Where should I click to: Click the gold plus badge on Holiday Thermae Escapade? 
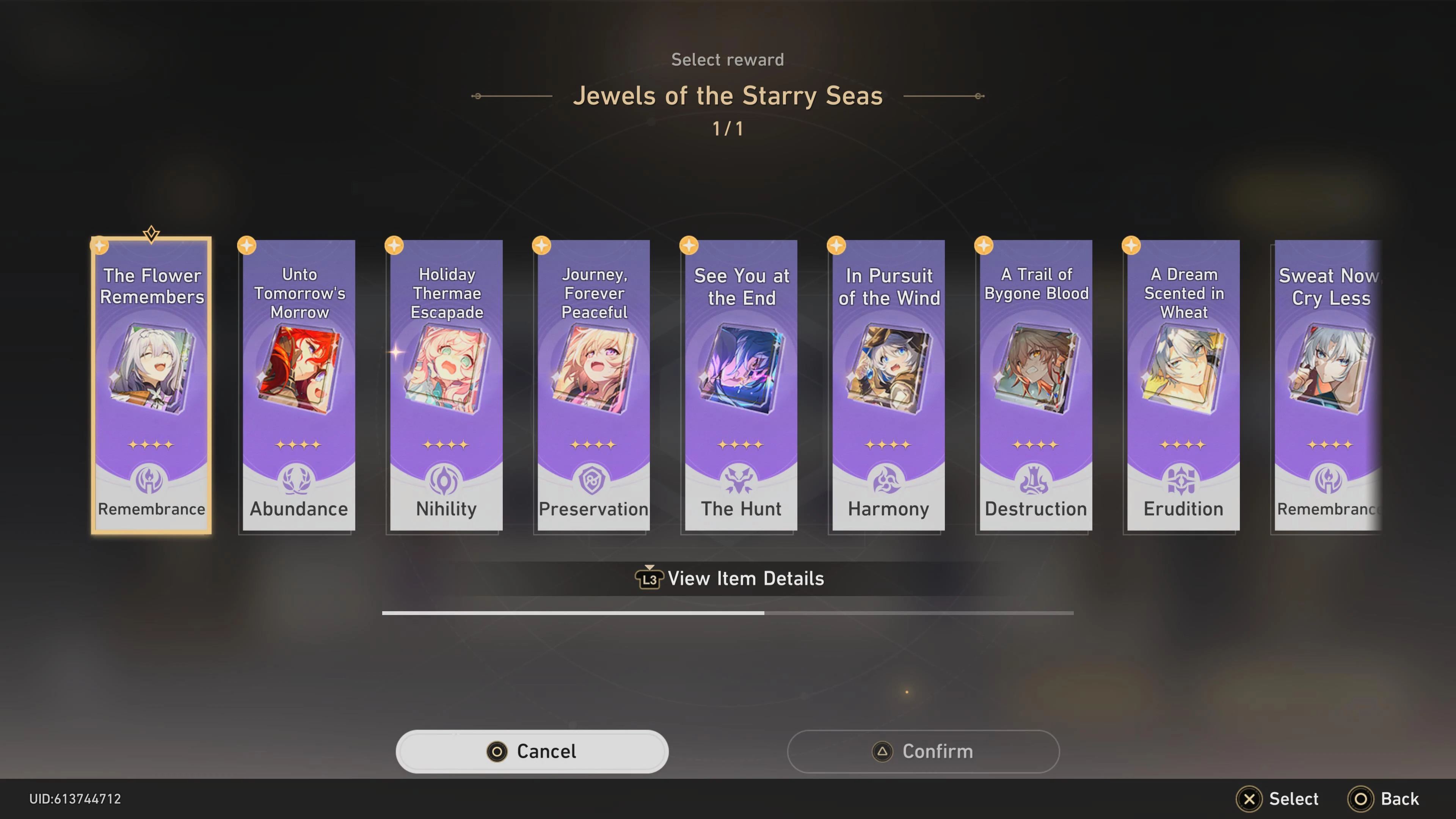tap(394, 245)
